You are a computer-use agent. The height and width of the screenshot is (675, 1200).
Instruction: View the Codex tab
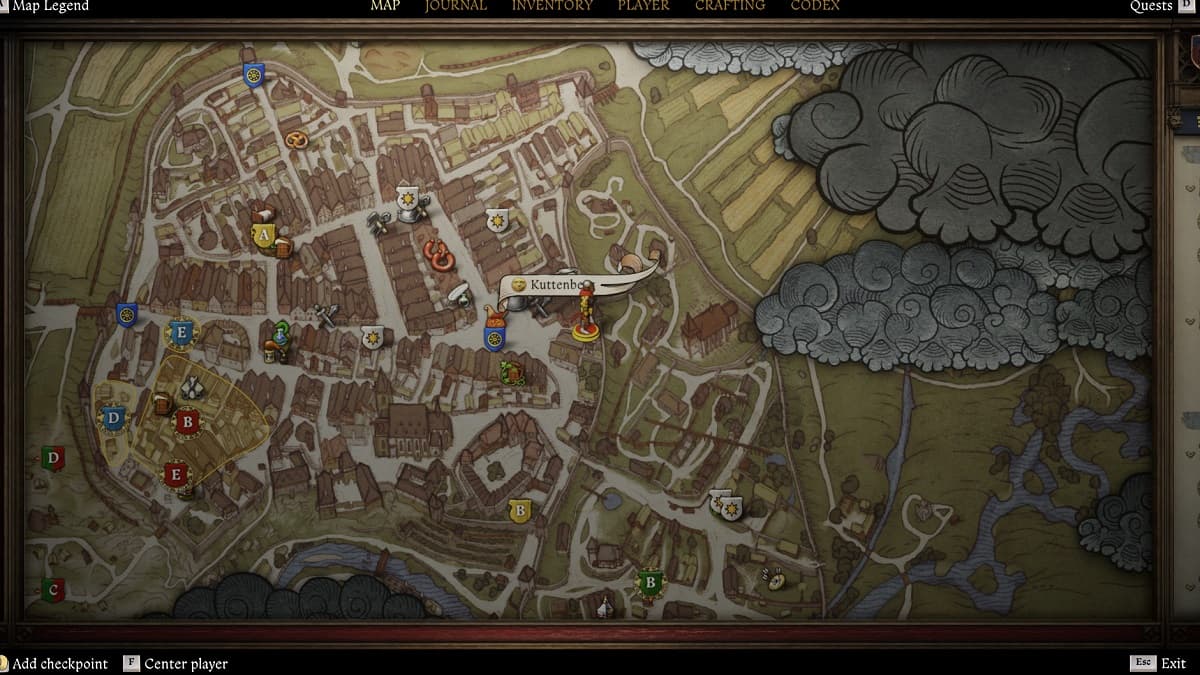815,6
